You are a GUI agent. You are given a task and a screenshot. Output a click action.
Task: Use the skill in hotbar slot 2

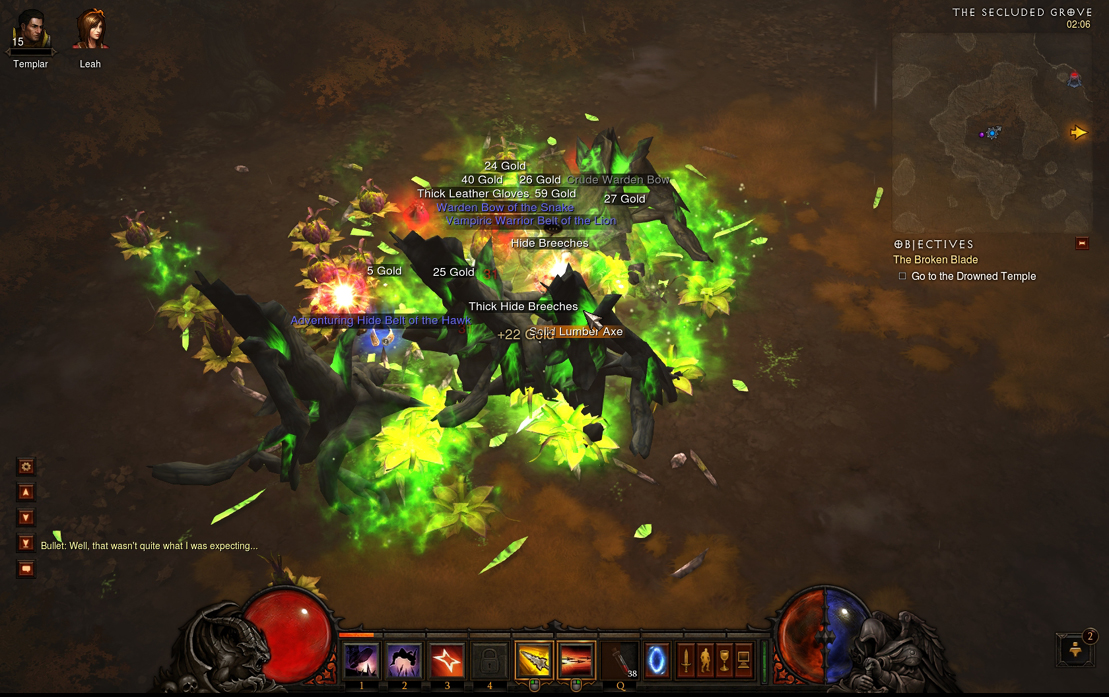pyautogui.click(x=404, y=660)
